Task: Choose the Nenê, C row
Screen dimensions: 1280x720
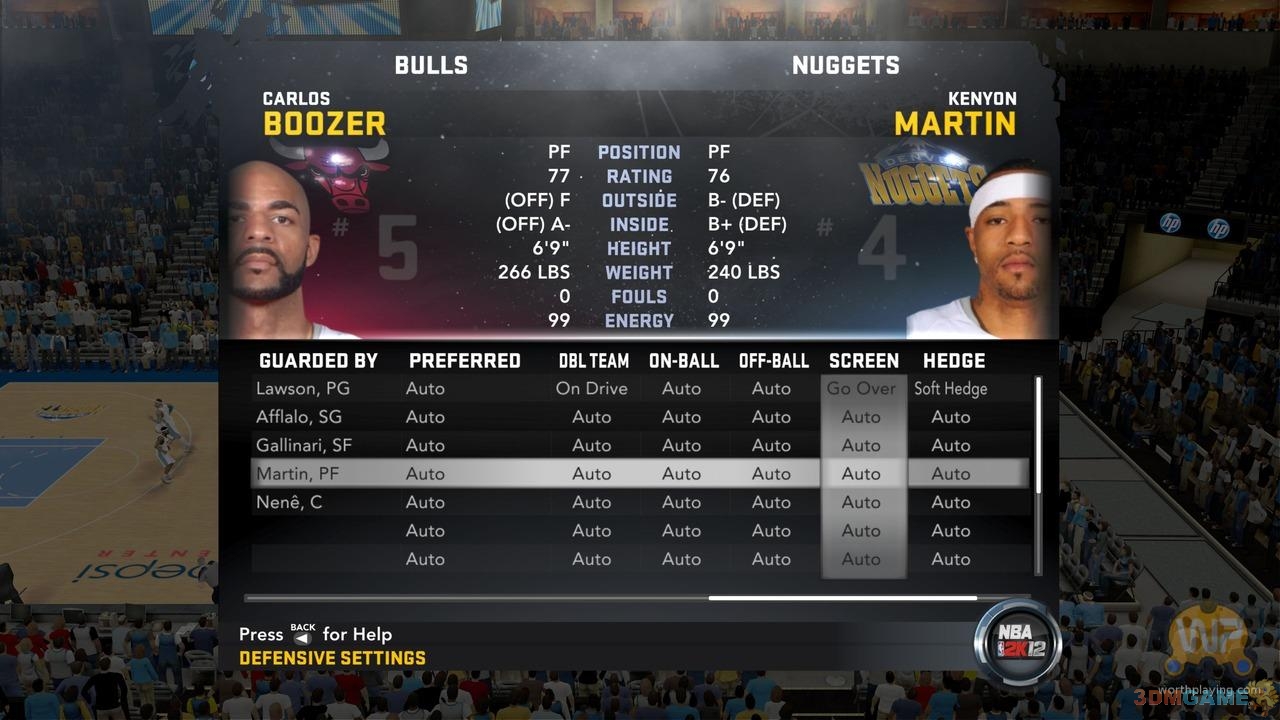Action: [289, 502]
